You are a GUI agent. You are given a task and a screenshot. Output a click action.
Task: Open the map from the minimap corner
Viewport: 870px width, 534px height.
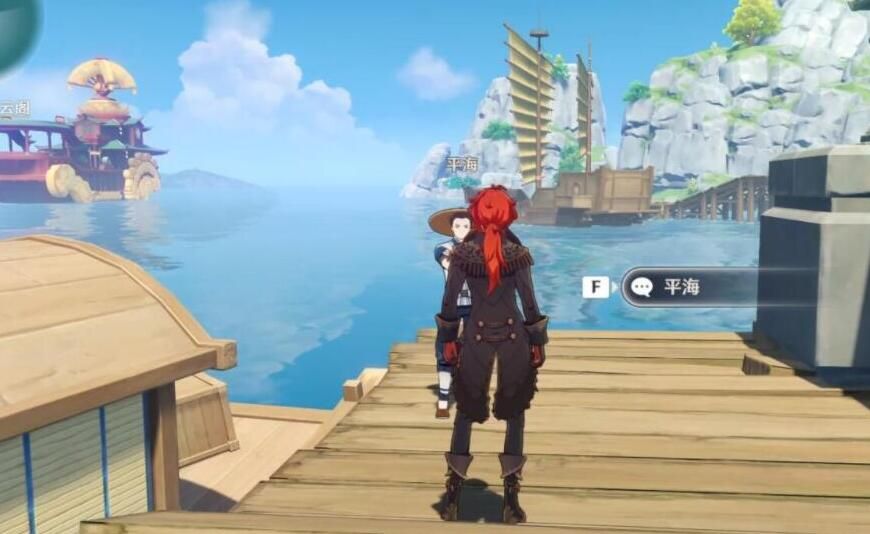16,28
